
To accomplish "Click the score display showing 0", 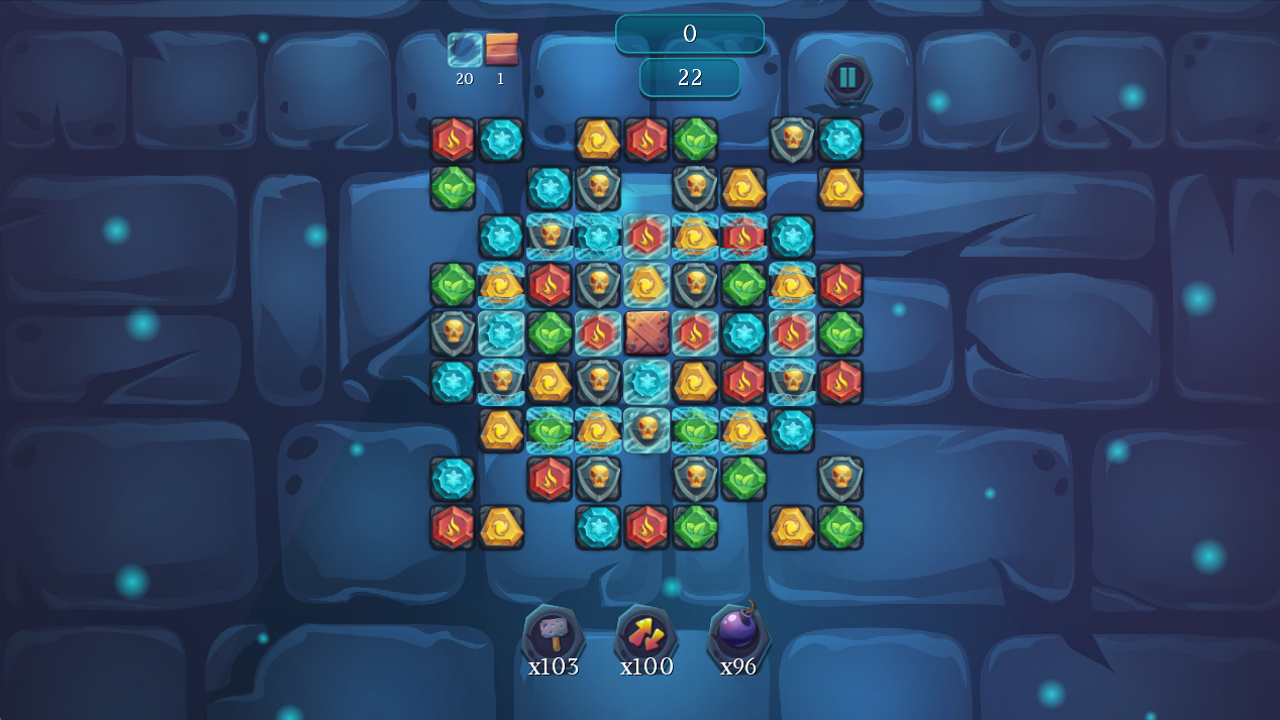I will (690, 33).
